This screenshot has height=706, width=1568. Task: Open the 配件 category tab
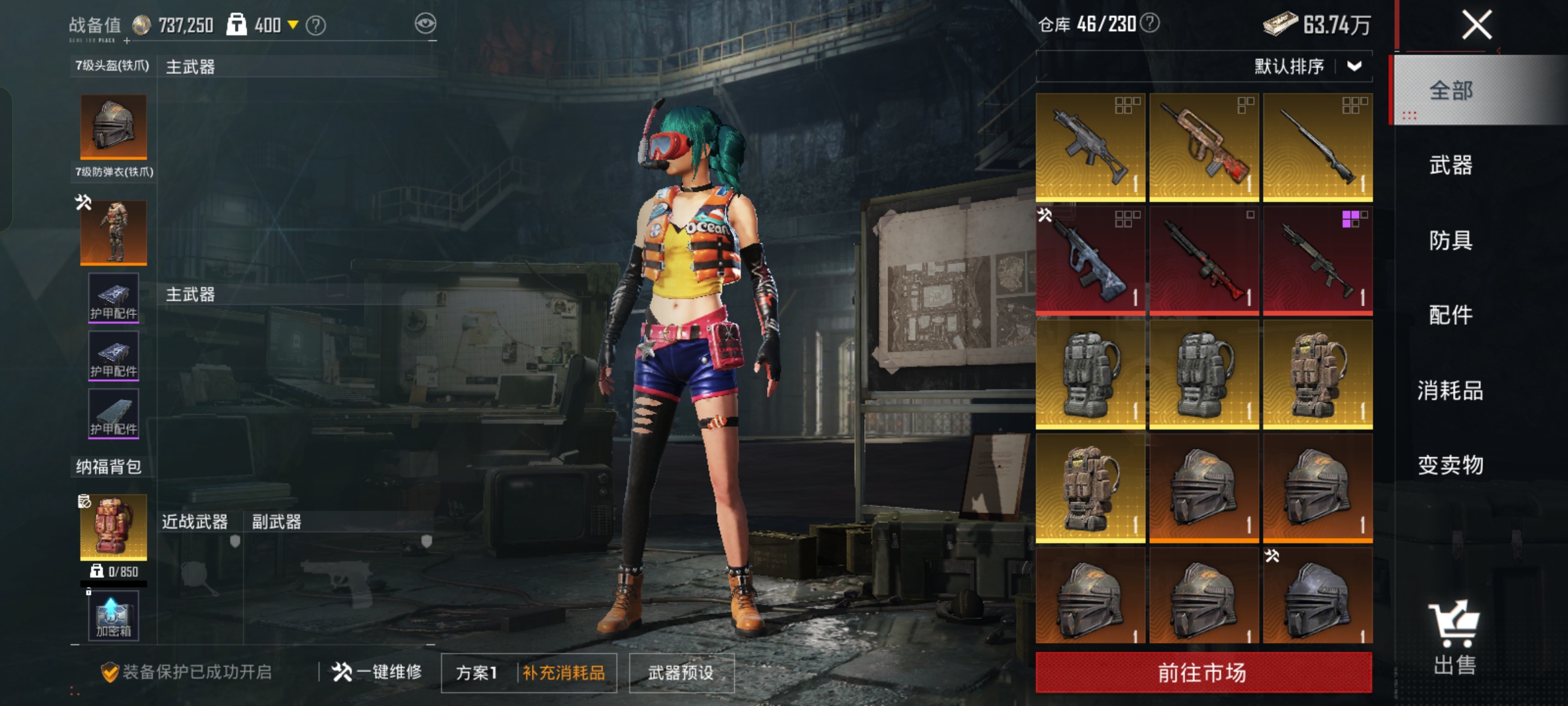(1450, 315)
